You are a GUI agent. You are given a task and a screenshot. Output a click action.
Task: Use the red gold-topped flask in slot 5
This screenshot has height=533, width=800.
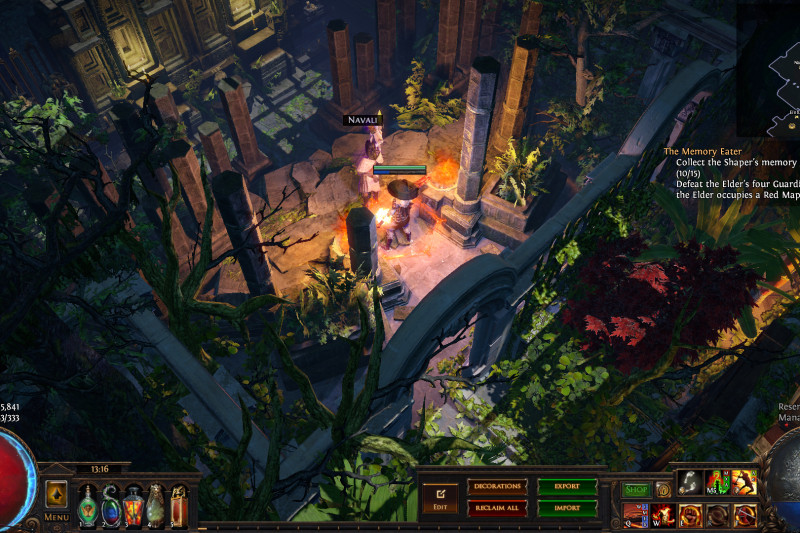click(x=179, y=505)
